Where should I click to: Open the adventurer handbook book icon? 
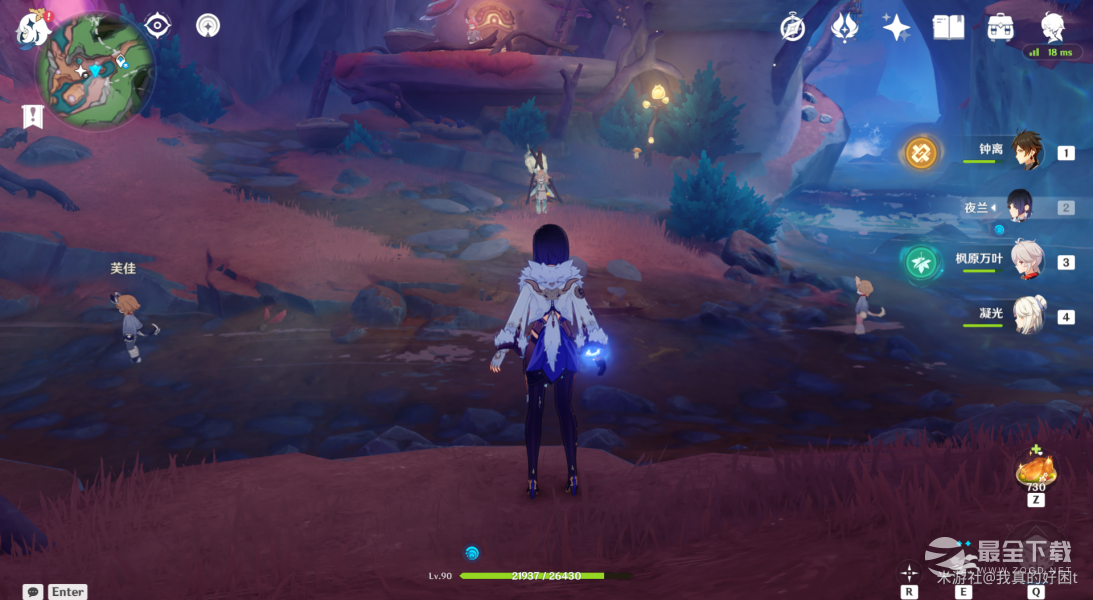coord(948,27)
